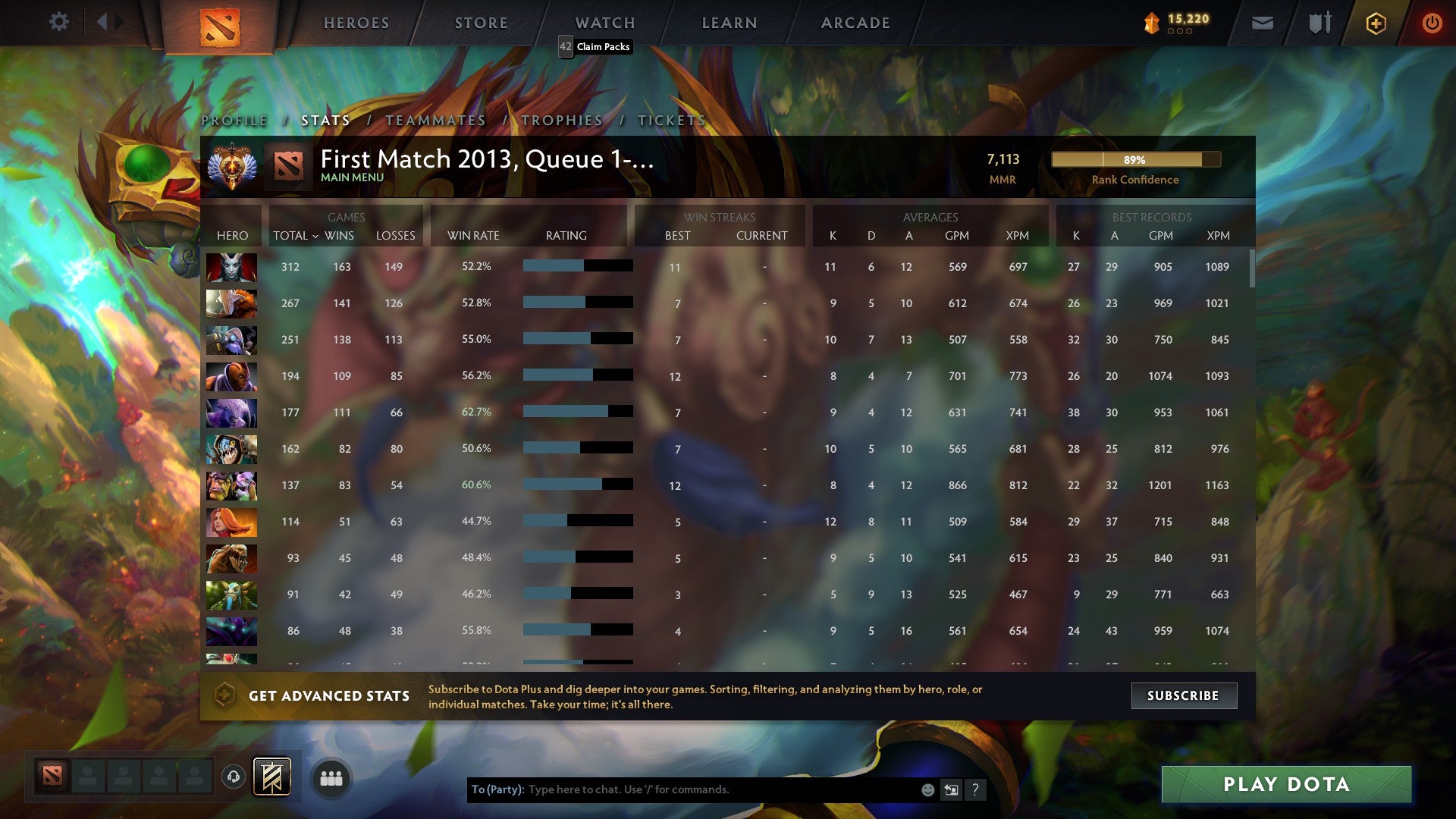1456x819 pixels.
Task: Click the Claim Packs notification badge
Action: tap(564, 47)
